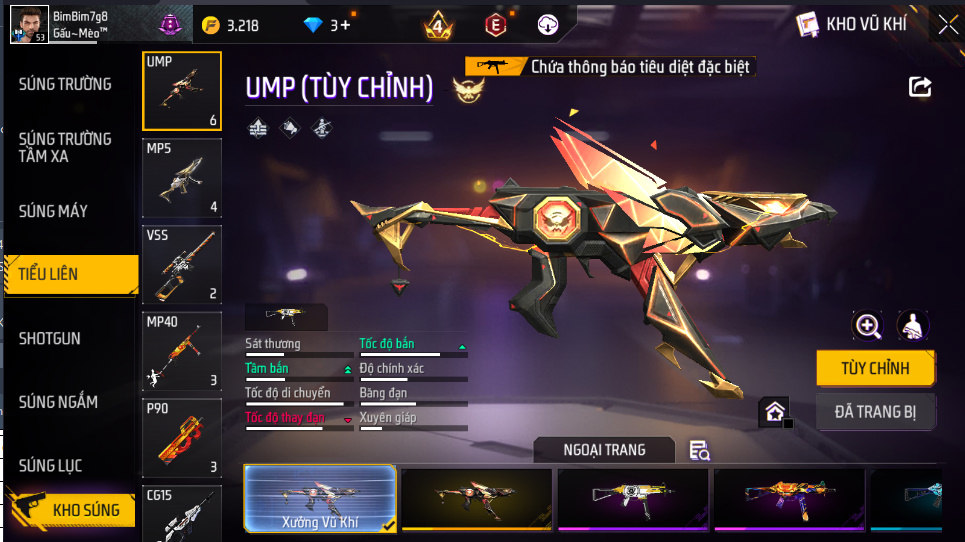Select the Súng Trường weapon category
This screenshot has width=965, height=542.
pyautogui.click(x=66, y=84)
